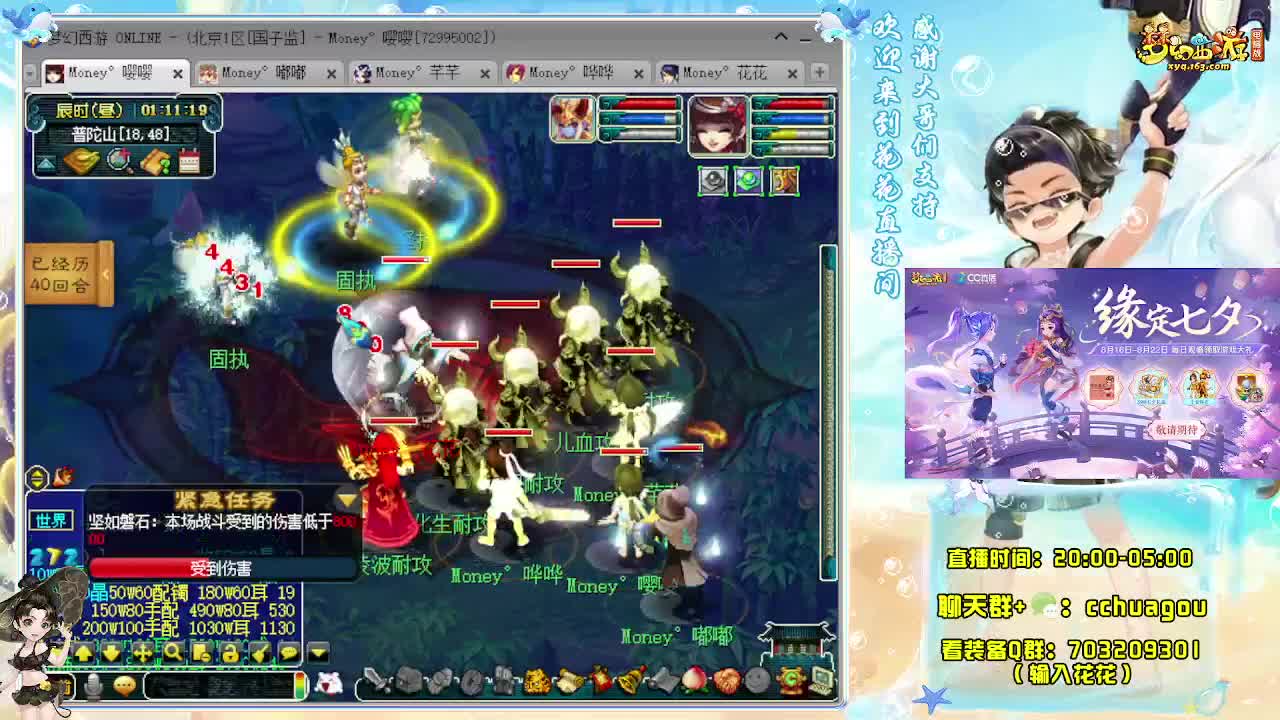The width and height of the screenshot is (1280, 720).
Task: Click inside the chat input field
Action: 220,685
